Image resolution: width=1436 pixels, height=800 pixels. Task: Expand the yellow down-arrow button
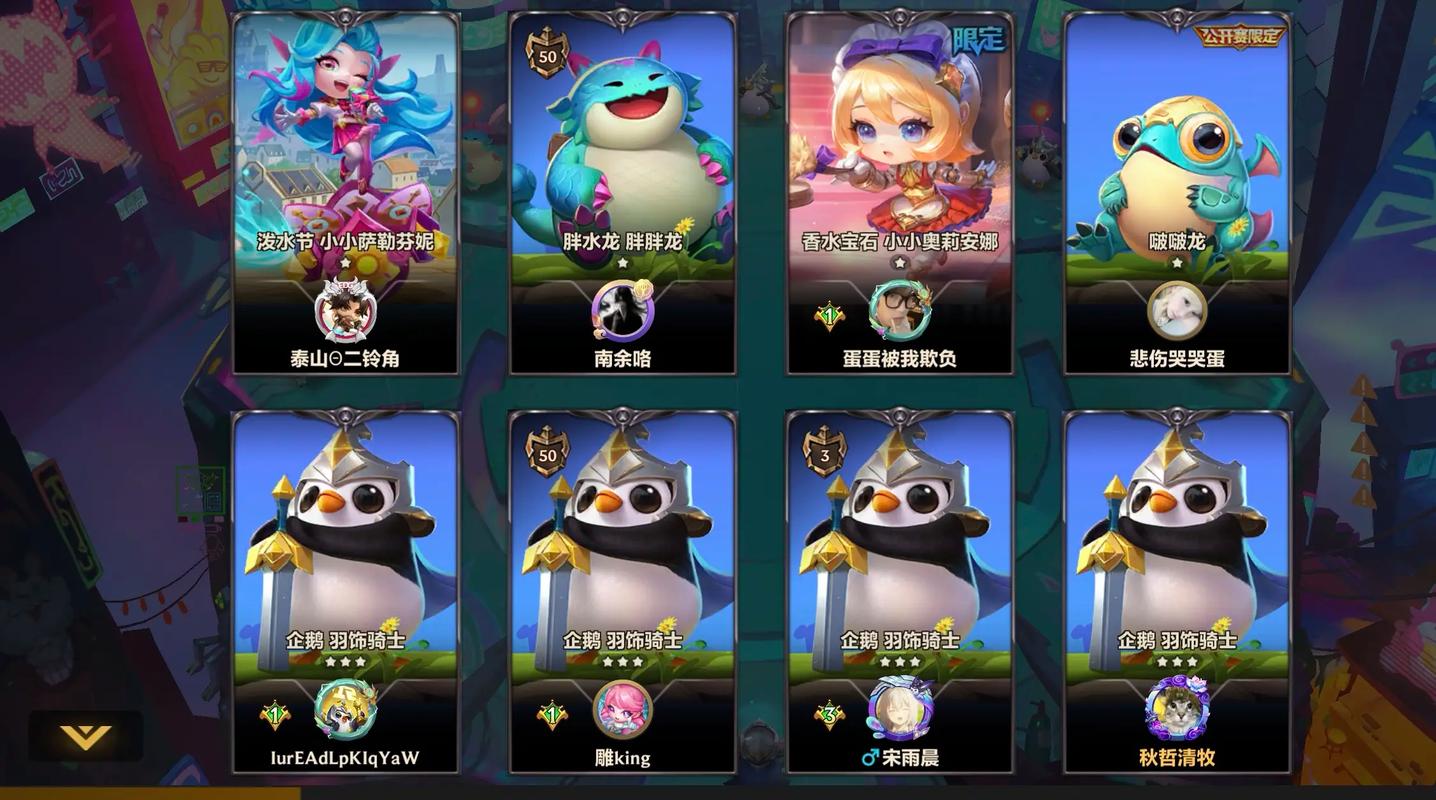(x=85, y=737)
